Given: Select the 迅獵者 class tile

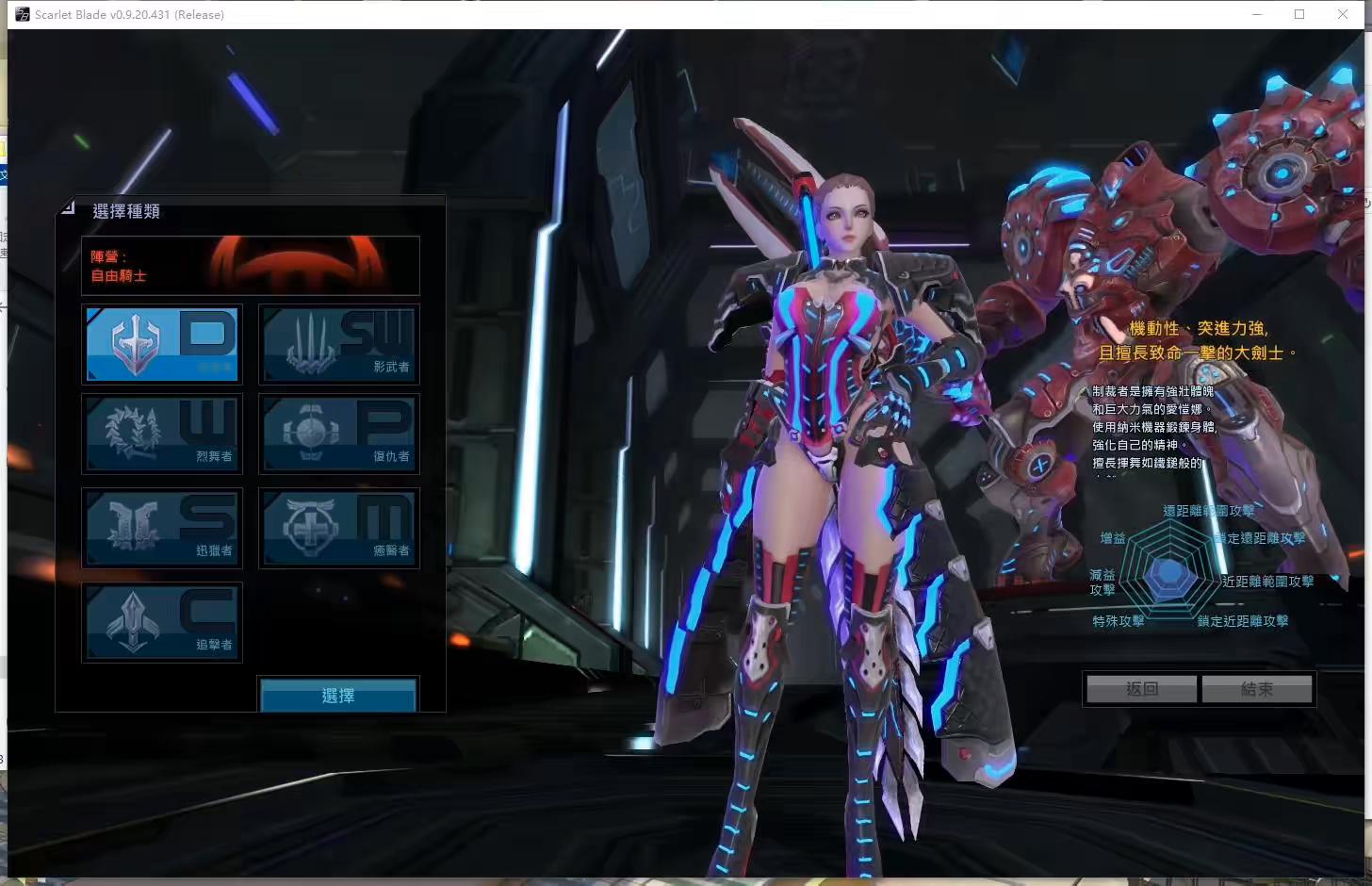Looking at the screenshot, I should tap(162, 528).
